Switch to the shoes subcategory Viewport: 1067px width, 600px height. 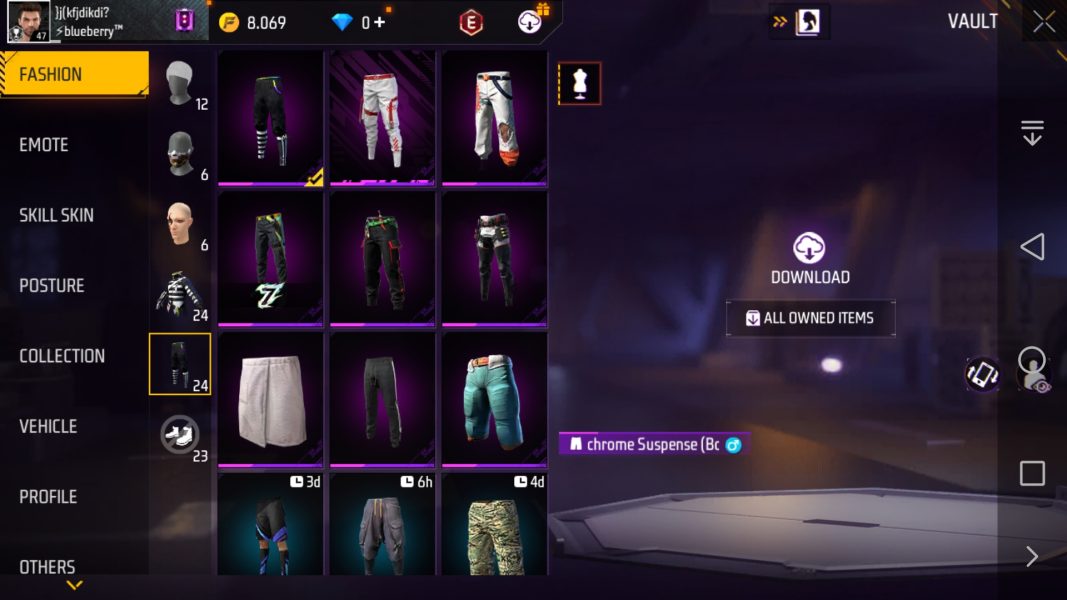point(180,435)
